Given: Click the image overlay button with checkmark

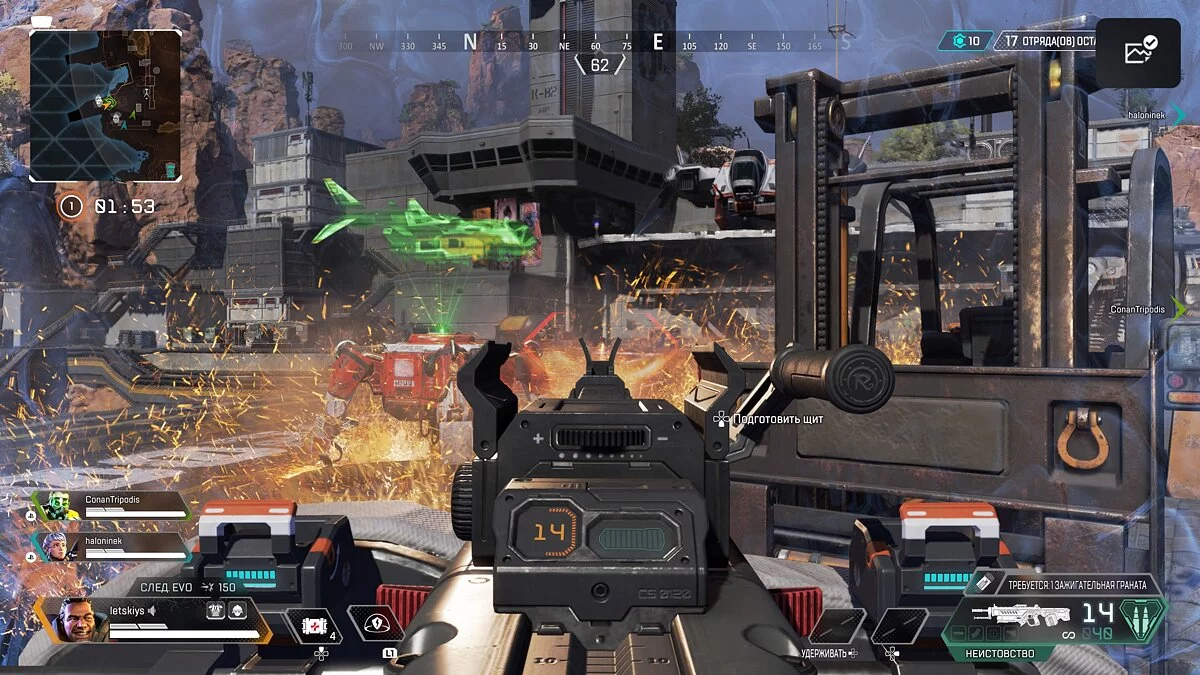Looking at the screenshot, I should 1138,52.
